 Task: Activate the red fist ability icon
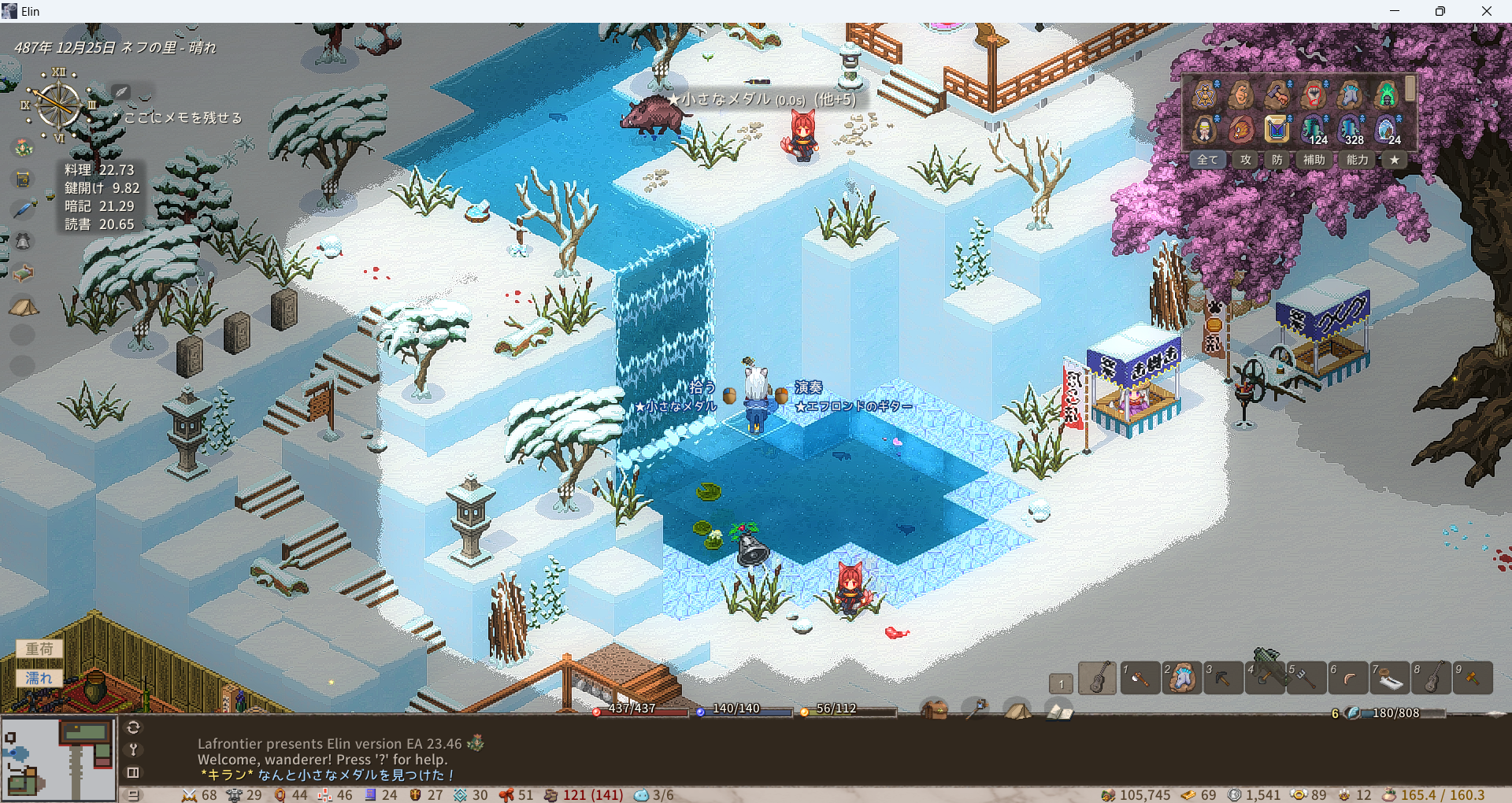click(1314, 94)
